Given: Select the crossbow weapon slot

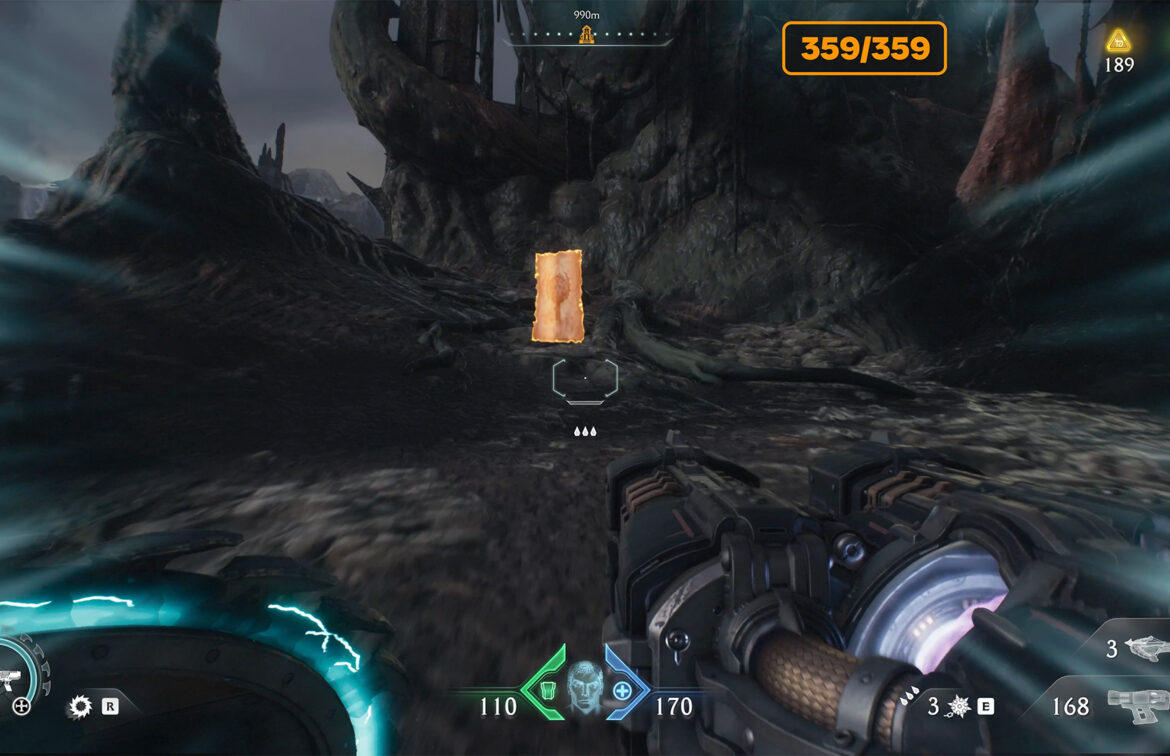Looking at the screenshot, I should tap(1146, 649).
